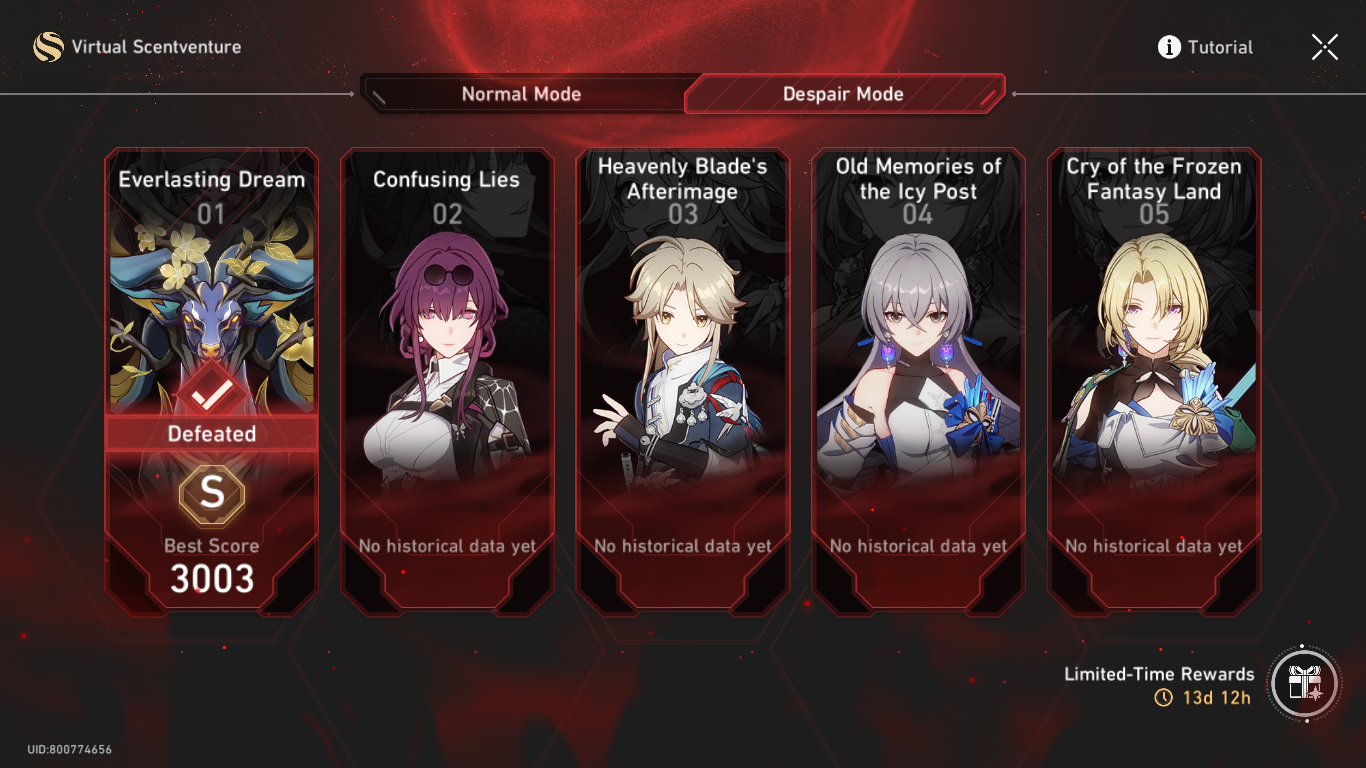Screen dimensions: 1366x768
Task: Click the UID text in bottom corner
Action: click(x=68, y=748)
